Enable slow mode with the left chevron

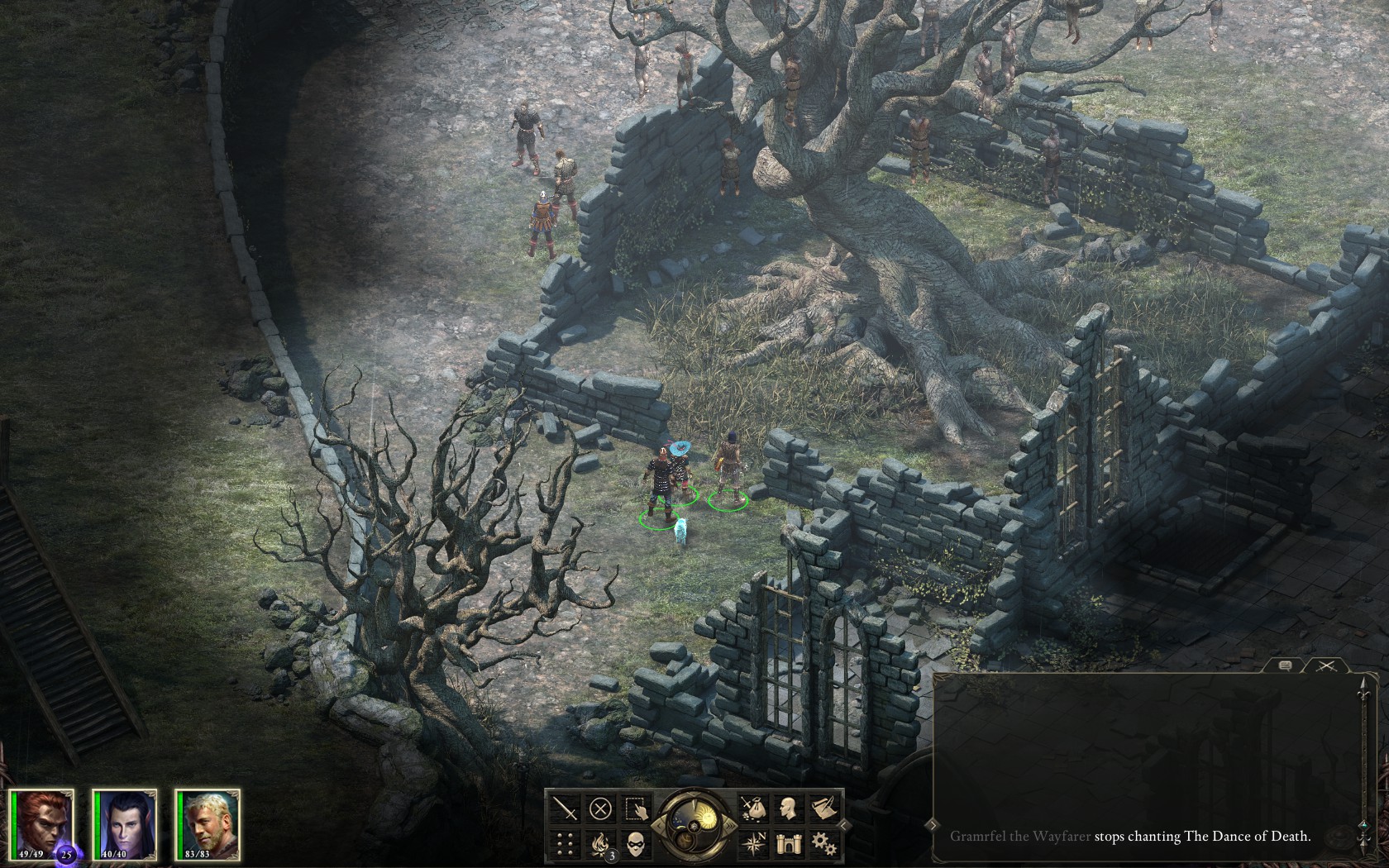[659, 825]
